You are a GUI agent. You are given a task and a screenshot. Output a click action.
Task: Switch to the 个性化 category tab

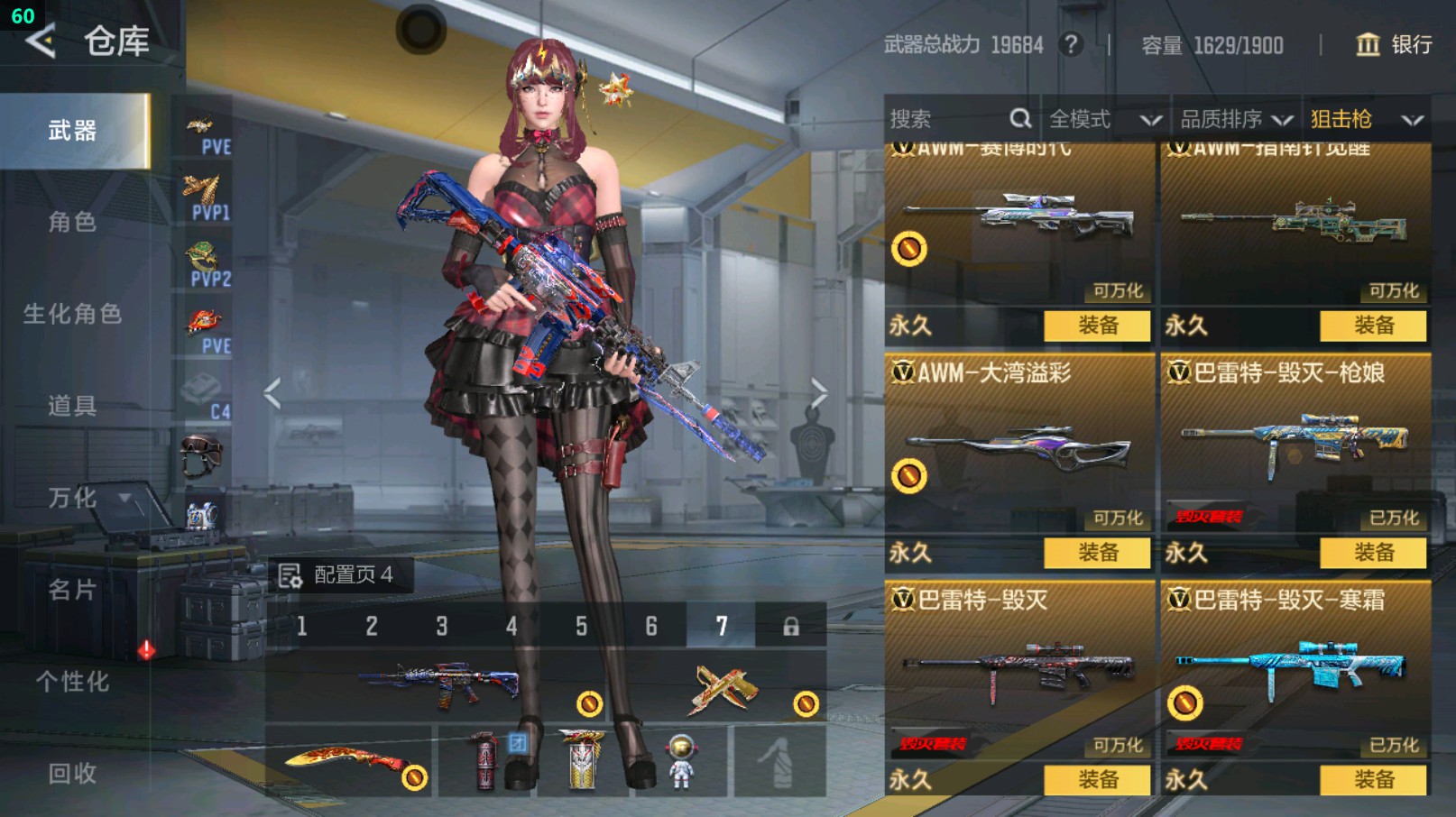pos(72,682)
